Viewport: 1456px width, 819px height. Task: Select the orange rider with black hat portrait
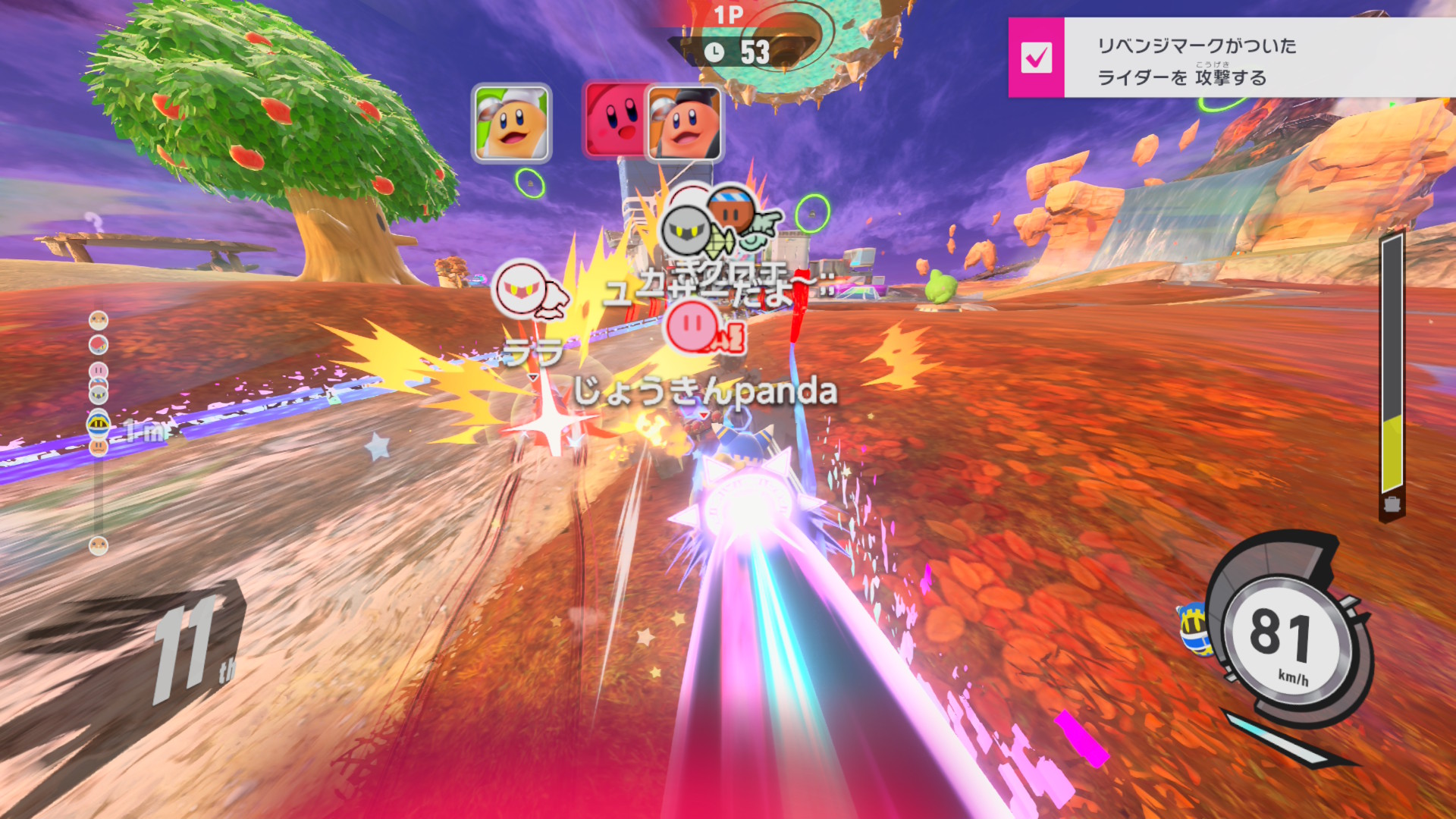point(685,124)
